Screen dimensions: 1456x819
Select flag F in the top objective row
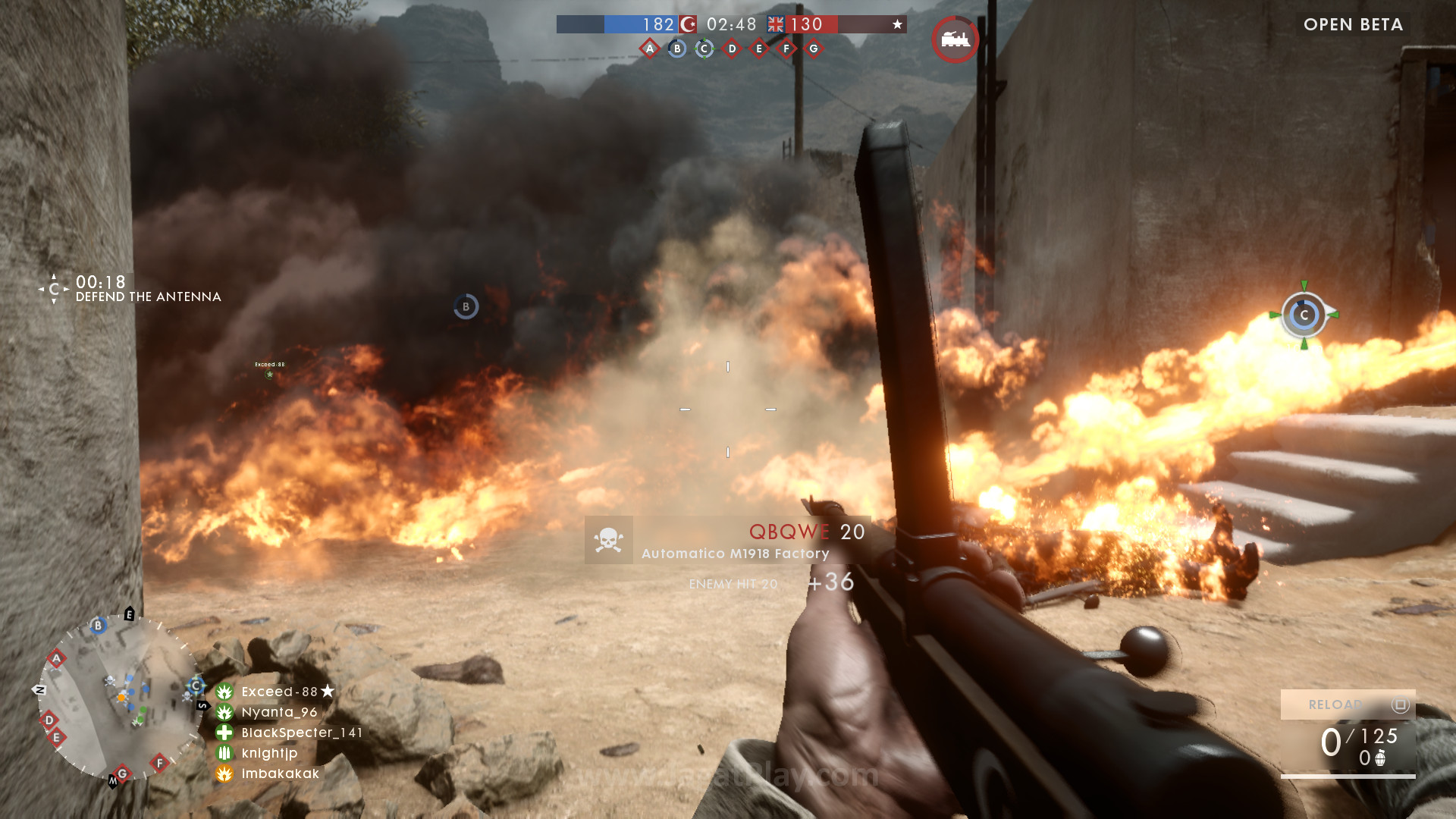(786, 49)
